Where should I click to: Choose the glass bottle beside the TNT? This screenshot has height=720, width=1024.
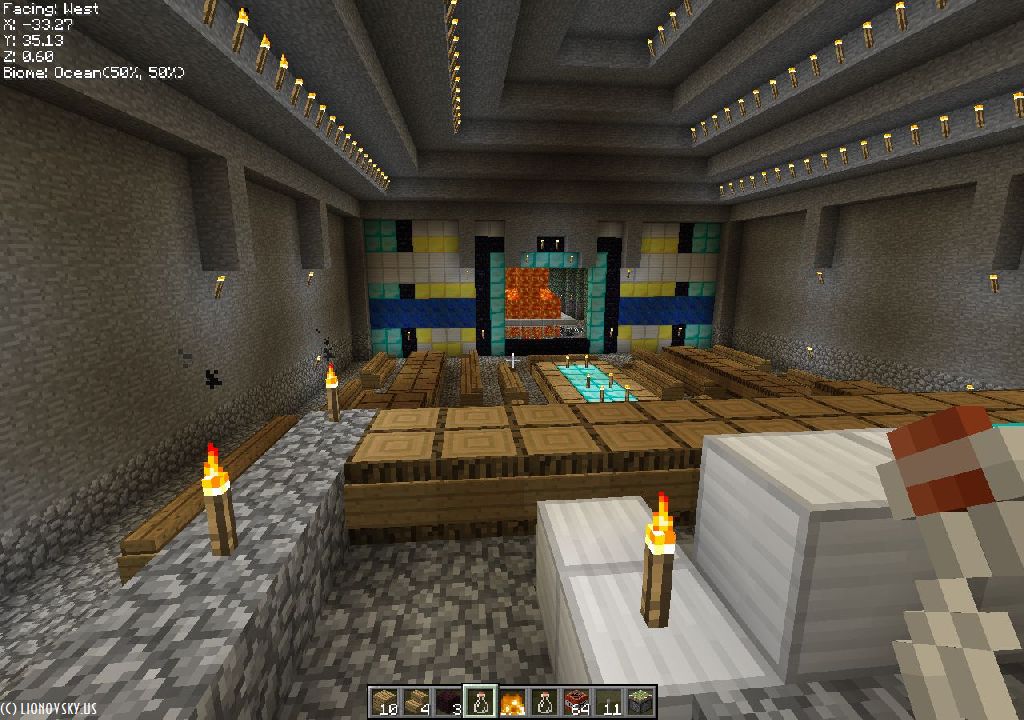[x=544, y=702]
